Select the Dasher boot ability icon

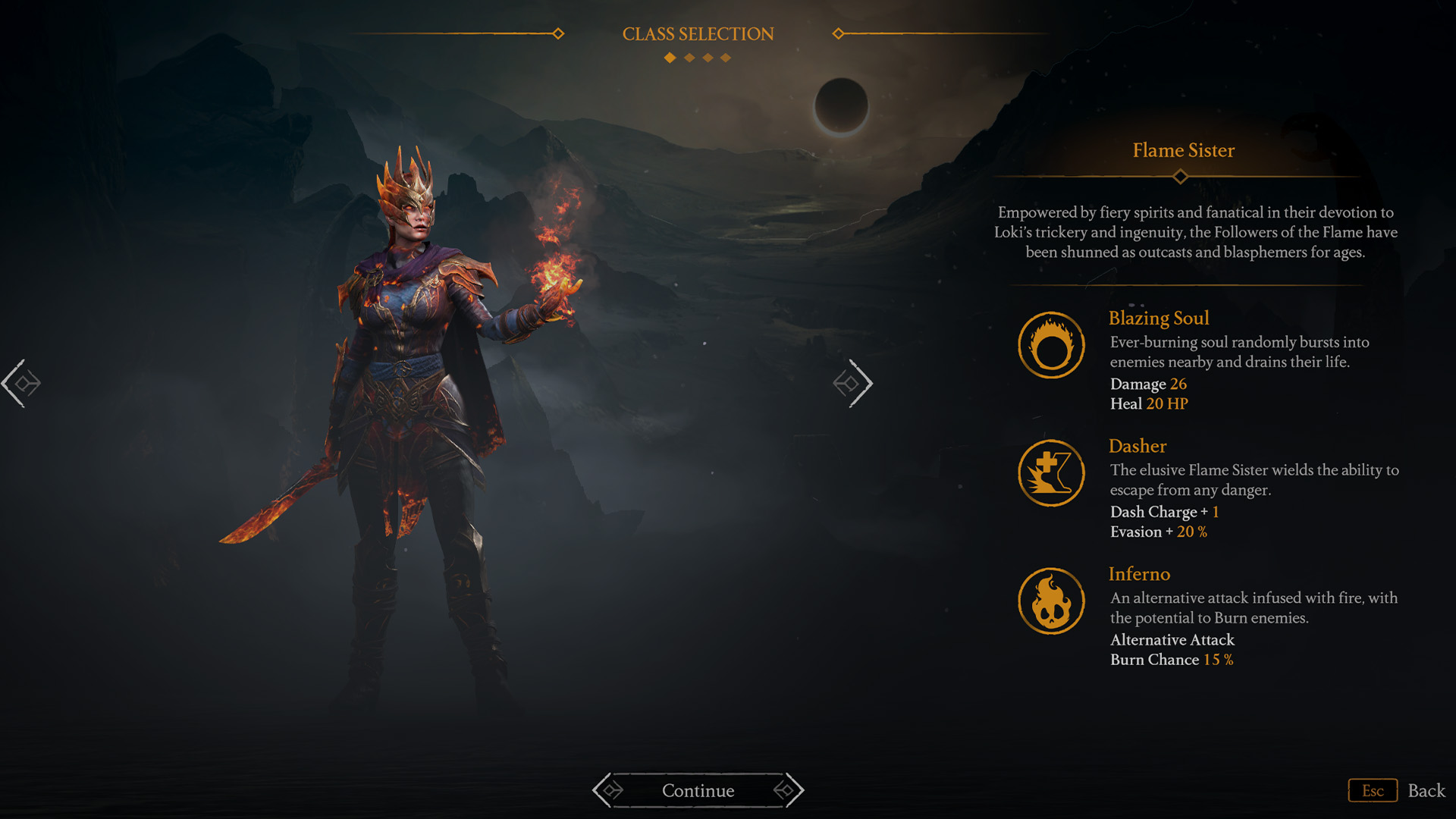coord(1051,473)
